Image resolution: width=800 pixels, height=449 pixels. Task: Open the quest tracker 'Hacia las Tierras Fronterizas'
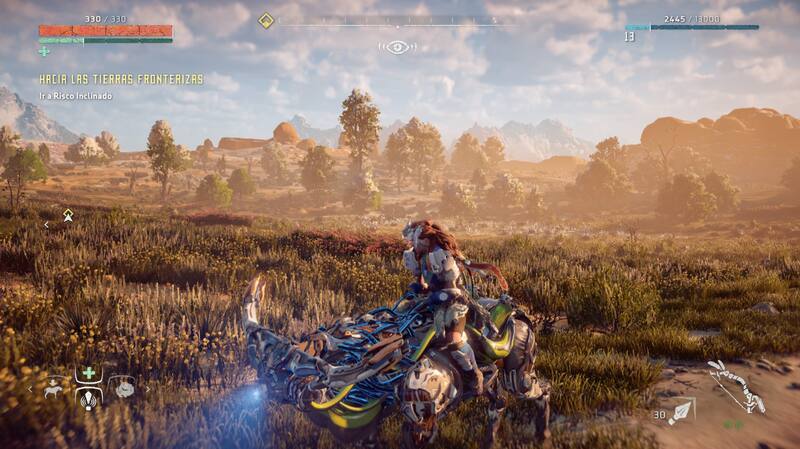coord(121,78)
